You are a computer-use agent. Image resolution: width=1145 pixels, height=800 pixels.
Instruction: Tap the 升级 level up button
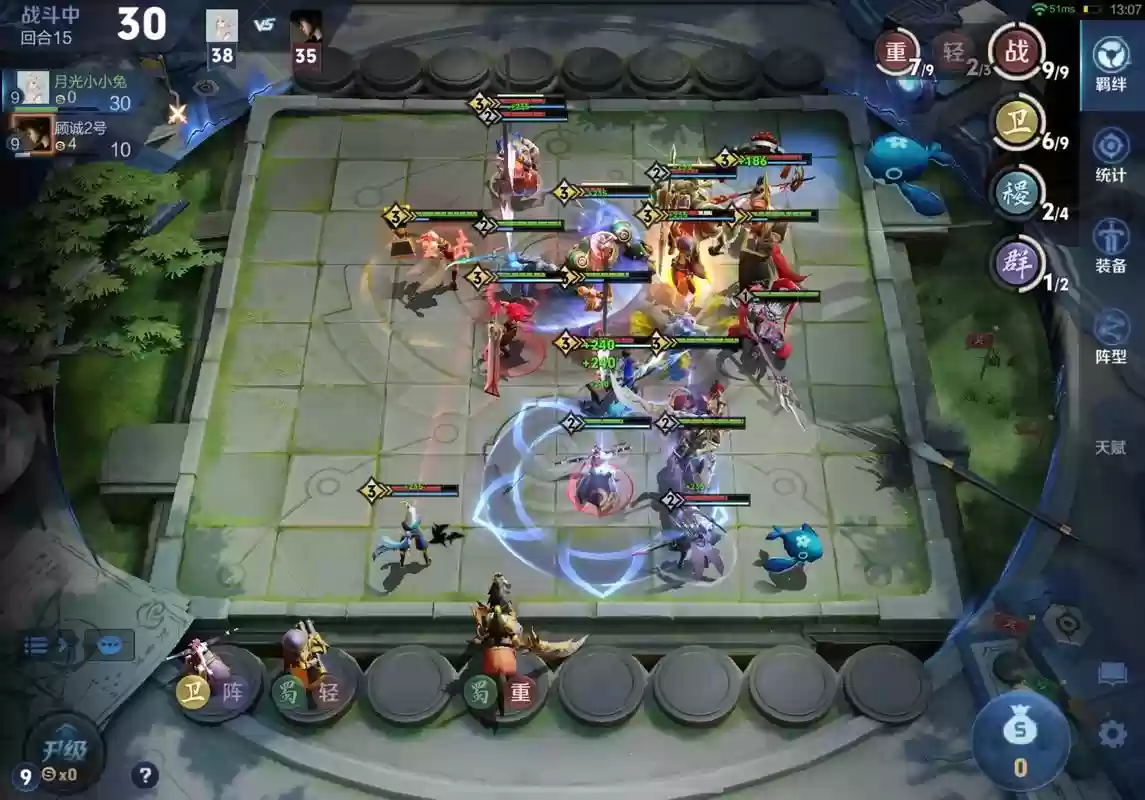(x=64, y=750)
